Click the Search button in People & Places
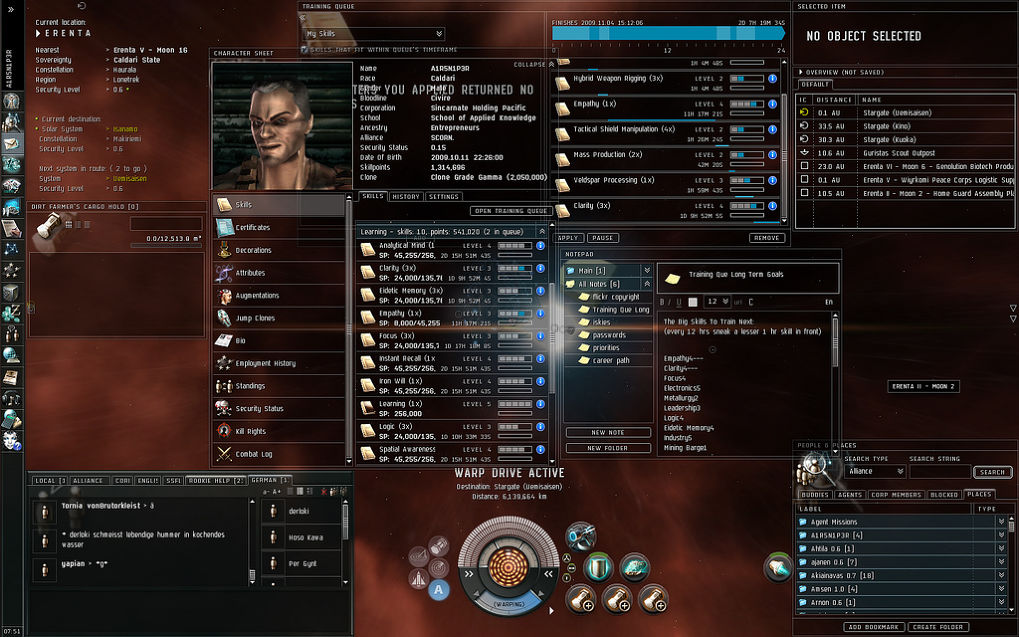This screenshot has height=637, width=1019. 991,472
